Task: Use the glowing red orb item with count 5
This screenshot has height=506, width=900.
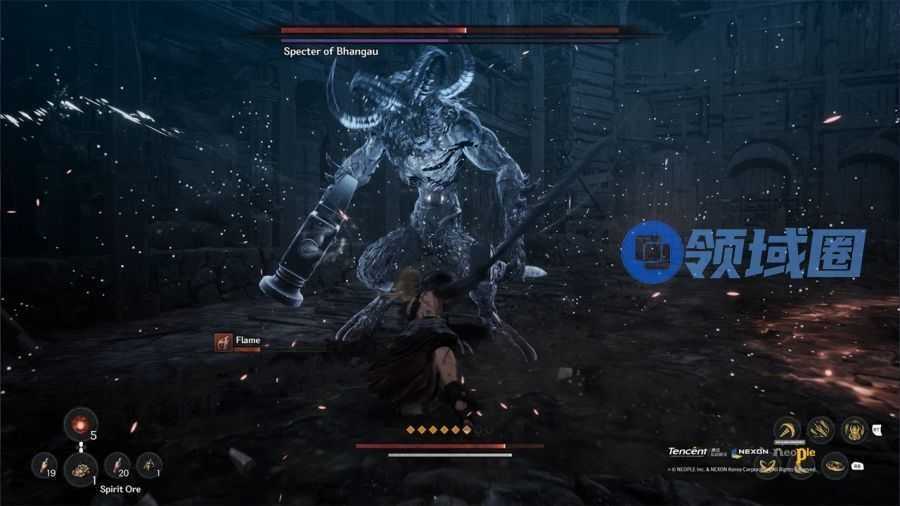Action: [80, 425]
